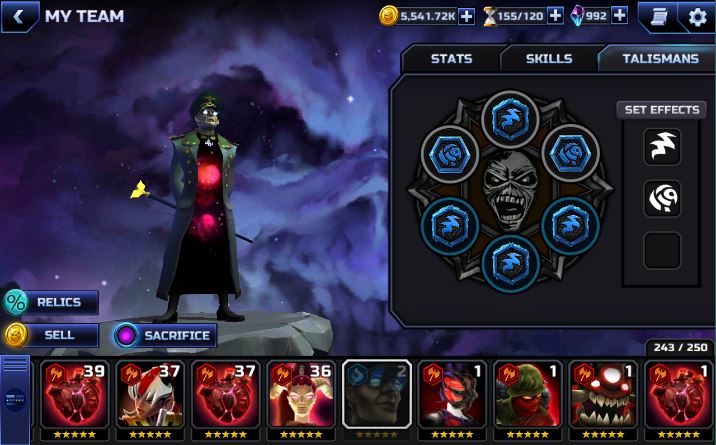Select the top talisman slot in the wheel
Viewport: 716px width, 445px height.
[x=511, y=119]
